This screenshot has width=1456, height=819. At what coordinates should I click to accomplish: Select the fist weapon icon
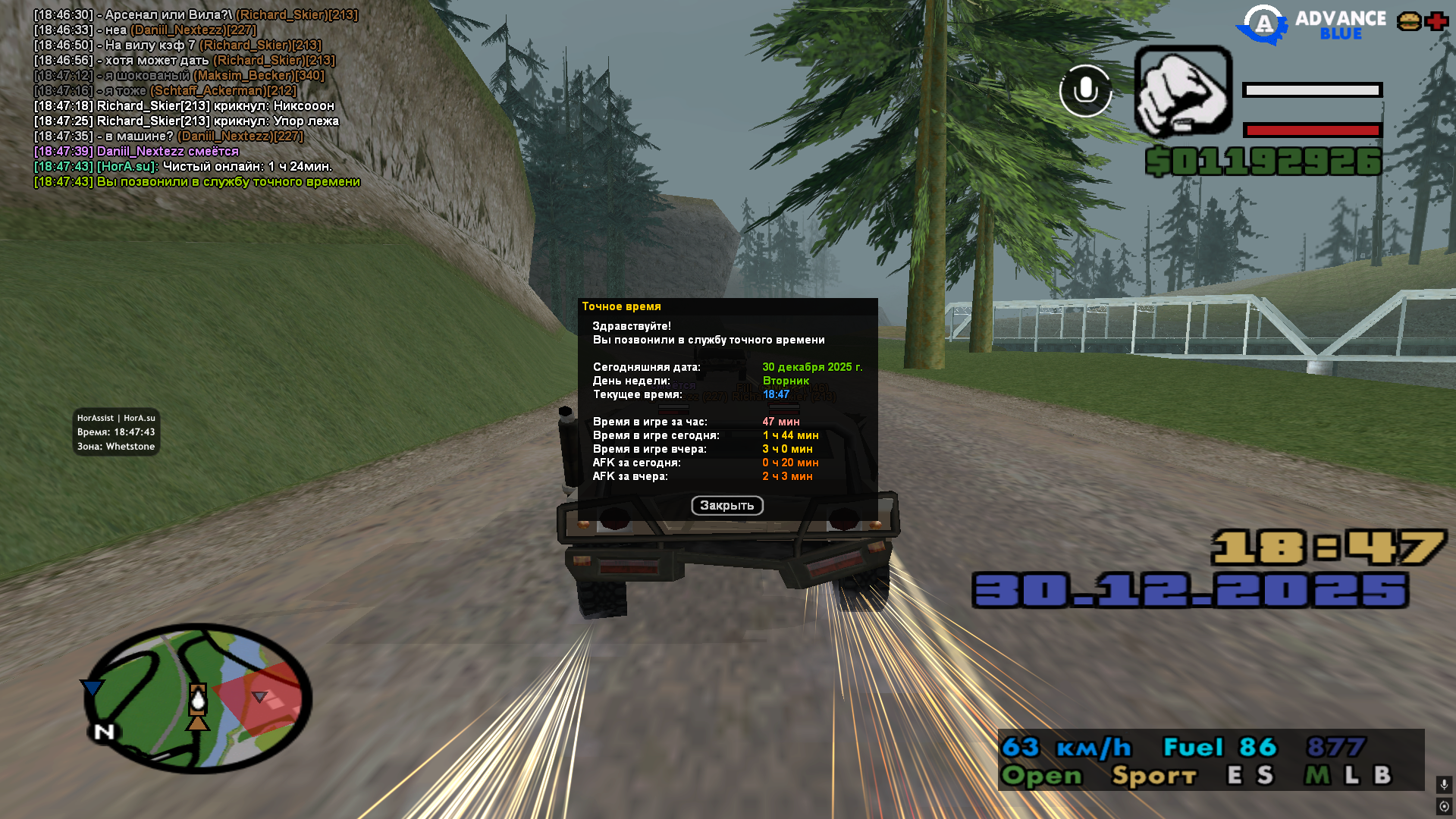1183,91
